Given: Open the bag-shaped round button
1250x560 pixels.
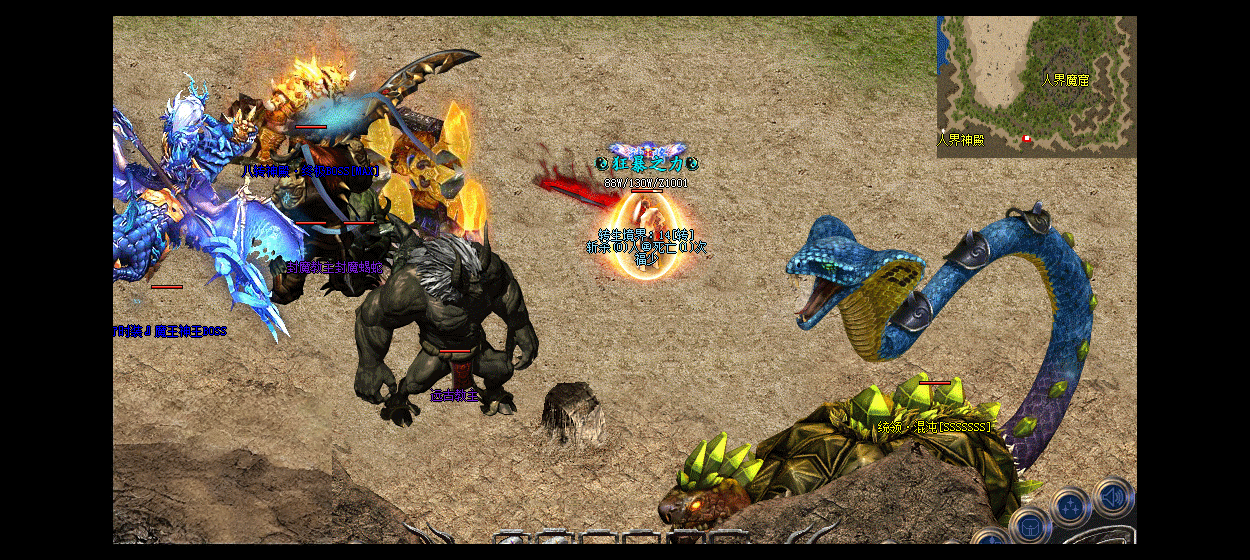Looking at the screenshot, I should tap(1029, 526).
